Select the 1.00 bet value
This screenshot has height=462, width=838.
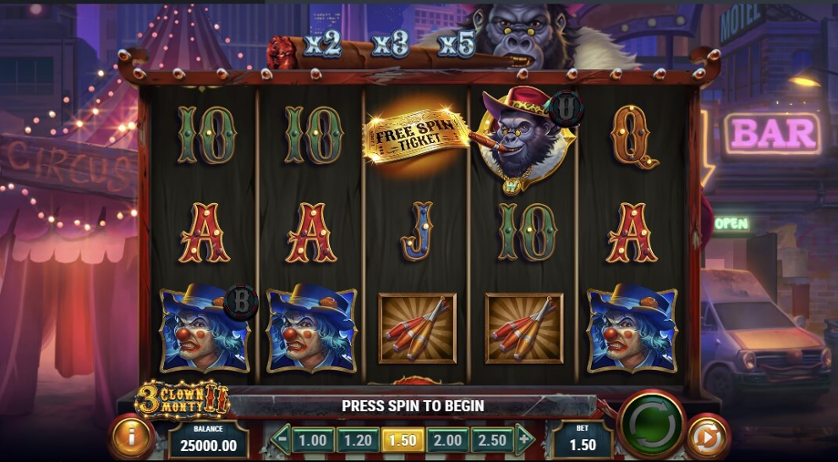[x=313, y=439]
